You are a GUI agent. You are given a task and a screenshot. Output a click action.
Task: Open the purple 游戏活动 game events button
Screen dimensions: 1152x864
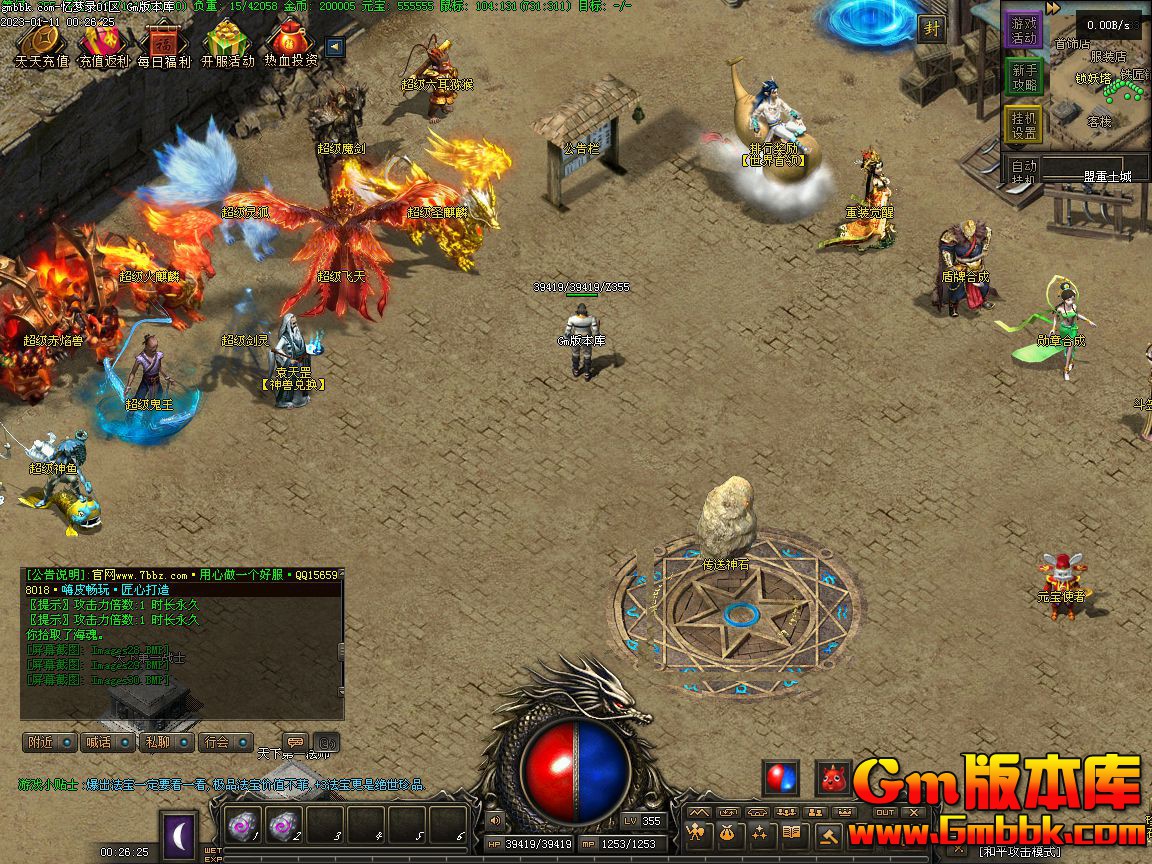[x=1023, y=30]
